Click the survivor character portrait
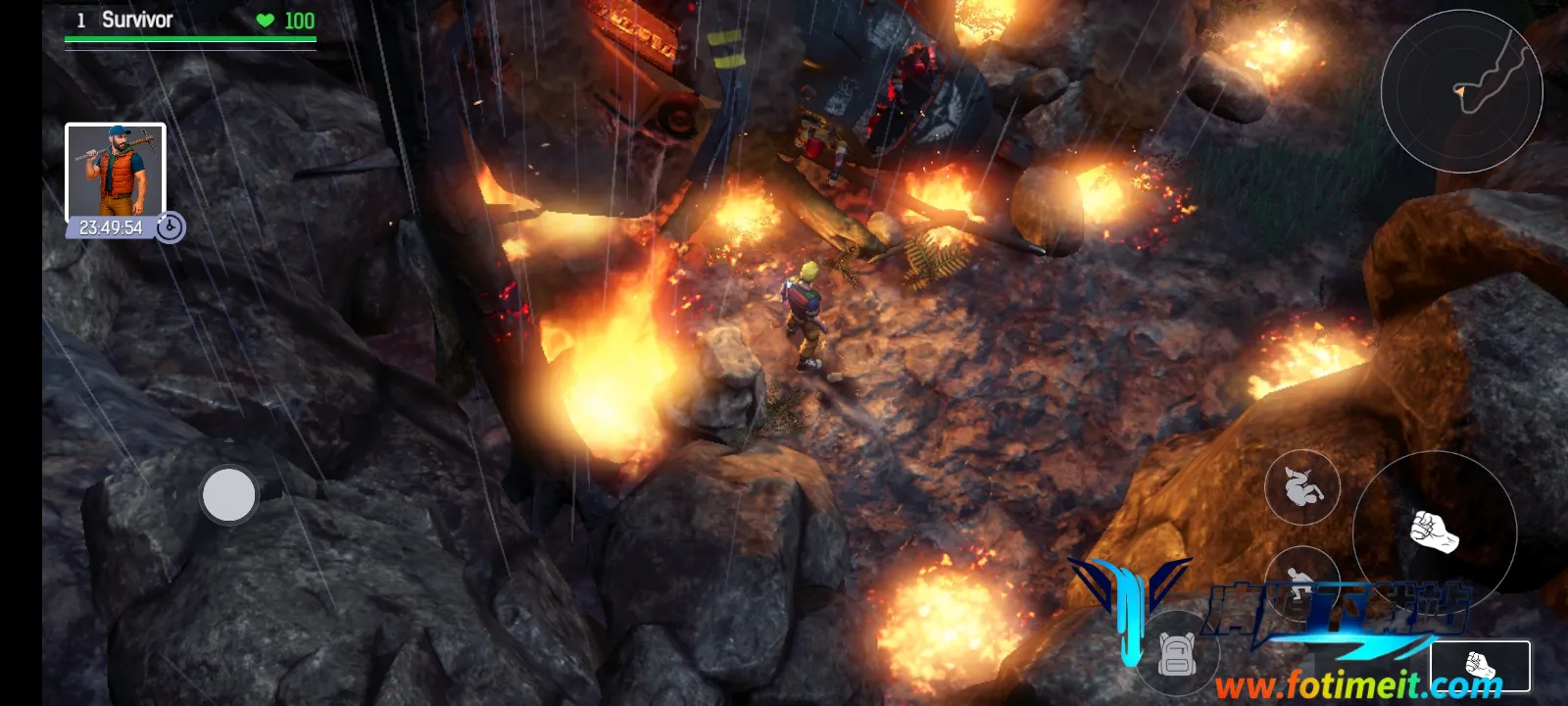Screen dimensions: 1568x706 115,173
